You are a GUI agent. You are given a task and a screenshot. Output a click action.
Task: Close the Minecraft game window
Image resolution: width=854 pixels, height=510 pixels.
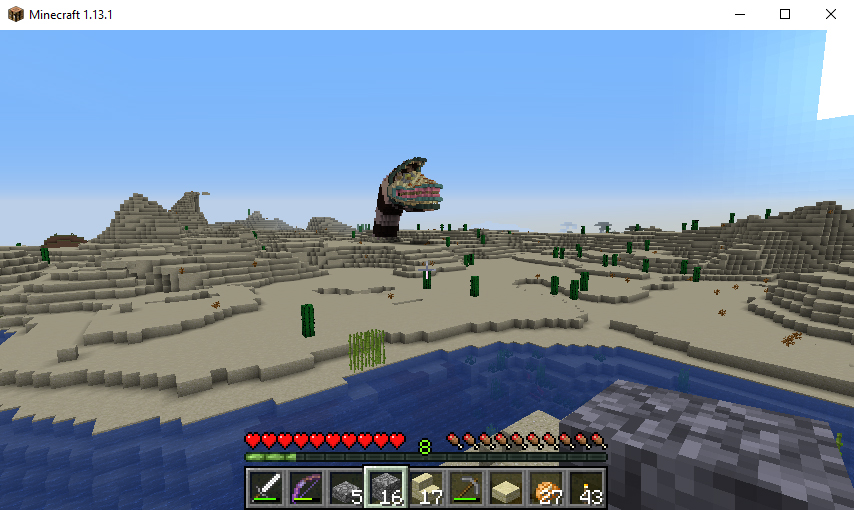click(831, 14)
